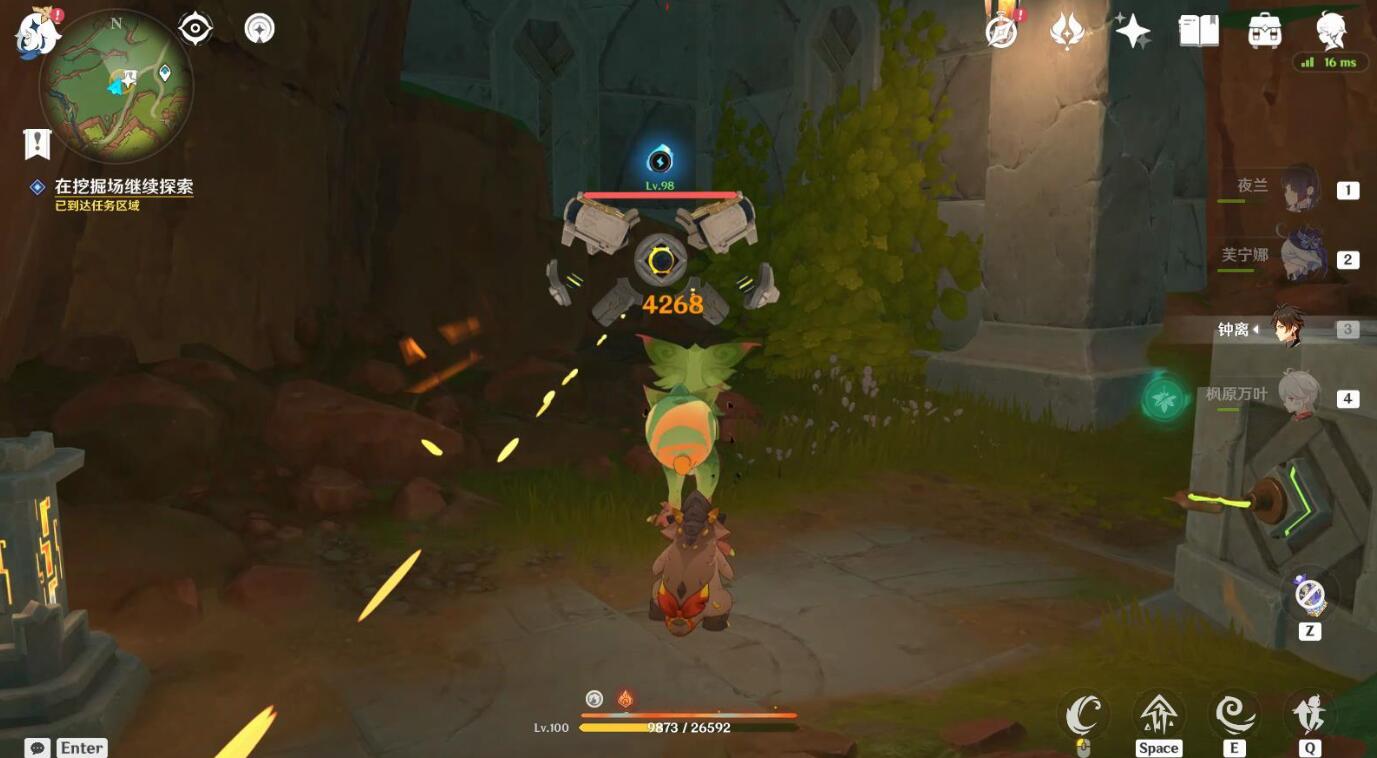This screenshot has width=1377, height=758.
Task: Open the backpack inventory
Action: pos(1265,31)
